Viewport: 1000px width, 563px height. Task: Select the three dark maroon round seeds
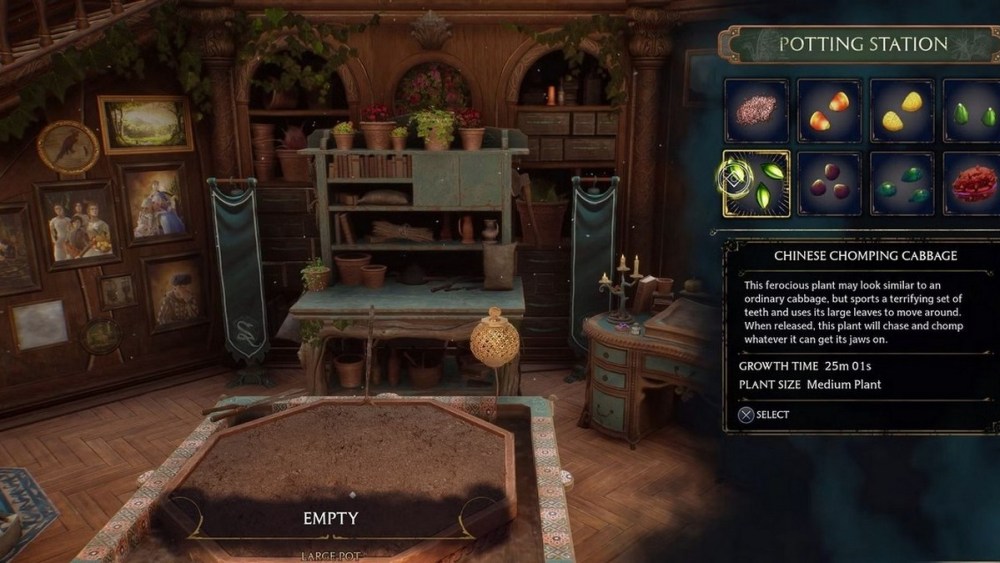tap(830, 183)
